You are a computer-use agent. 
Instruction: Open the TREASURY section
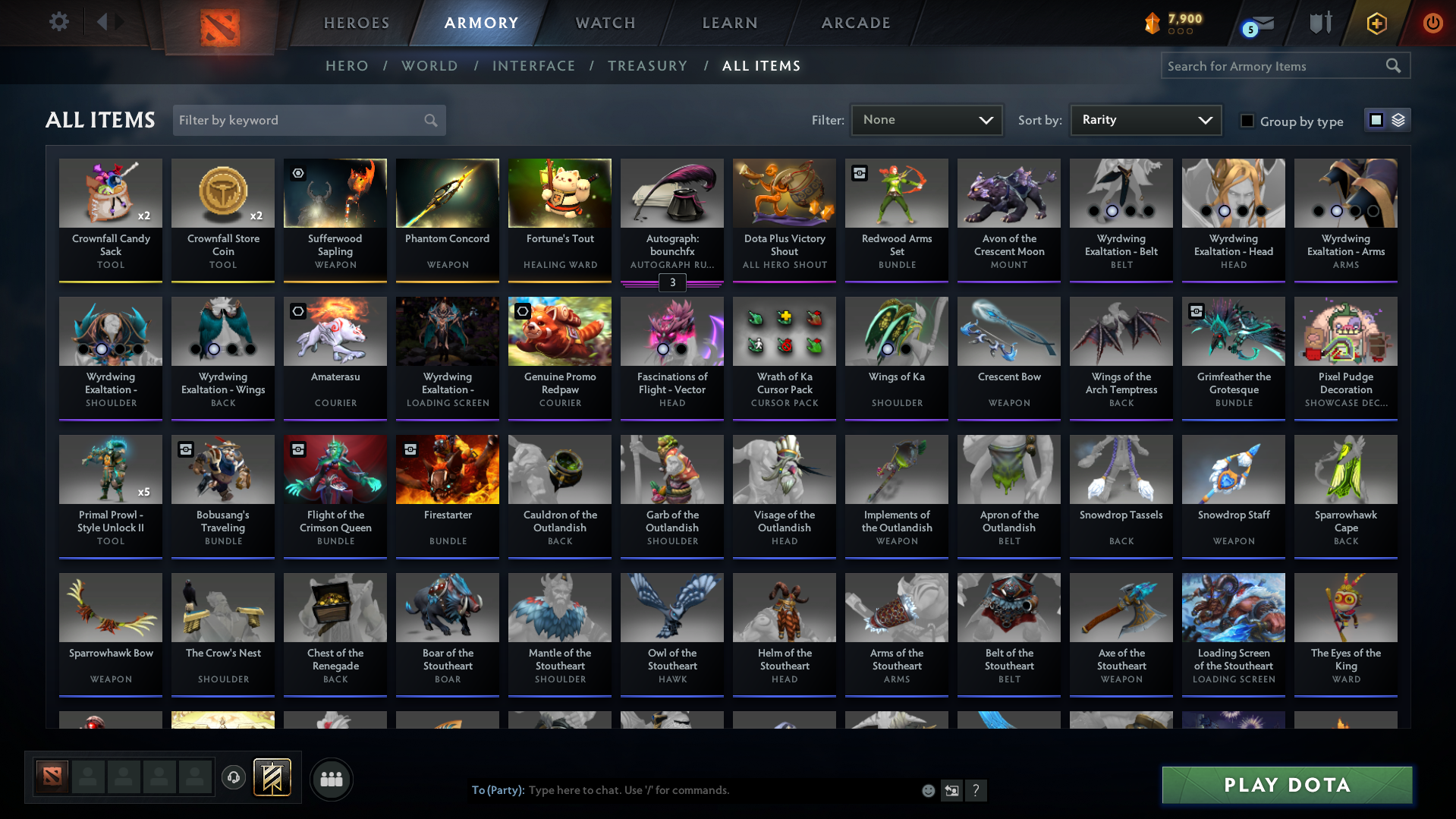(647, 66)
